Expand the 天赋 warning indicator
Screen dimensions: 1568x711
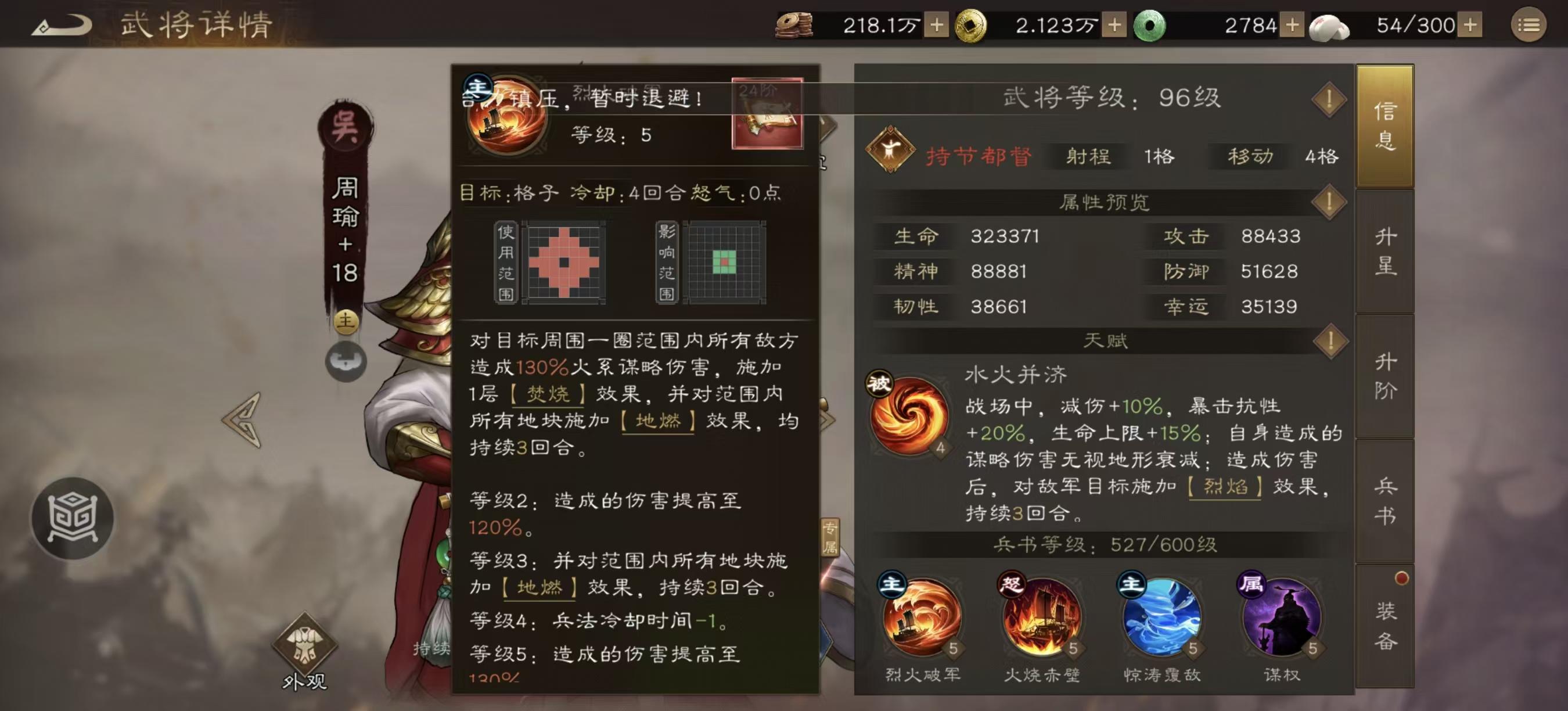pyautogui.click(x=1330, y=341)
